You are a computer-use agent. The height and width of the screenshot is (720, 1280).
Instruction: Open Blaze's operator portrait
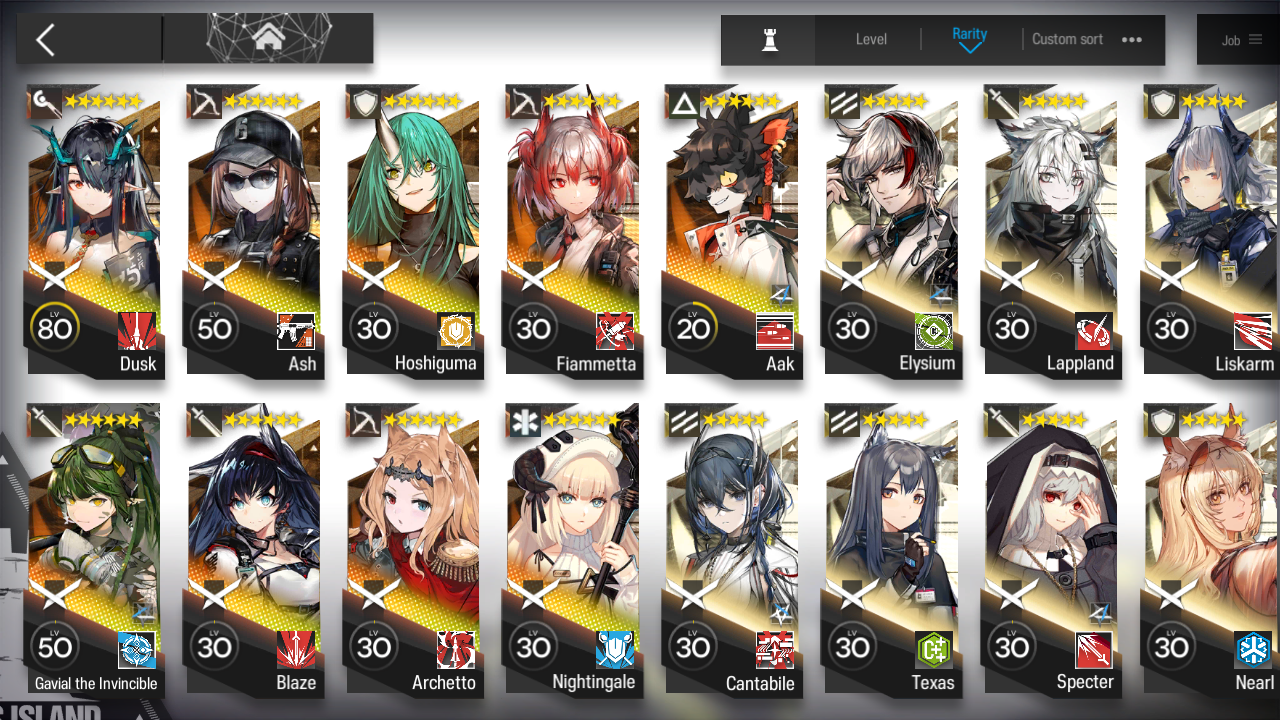point(253,520)
